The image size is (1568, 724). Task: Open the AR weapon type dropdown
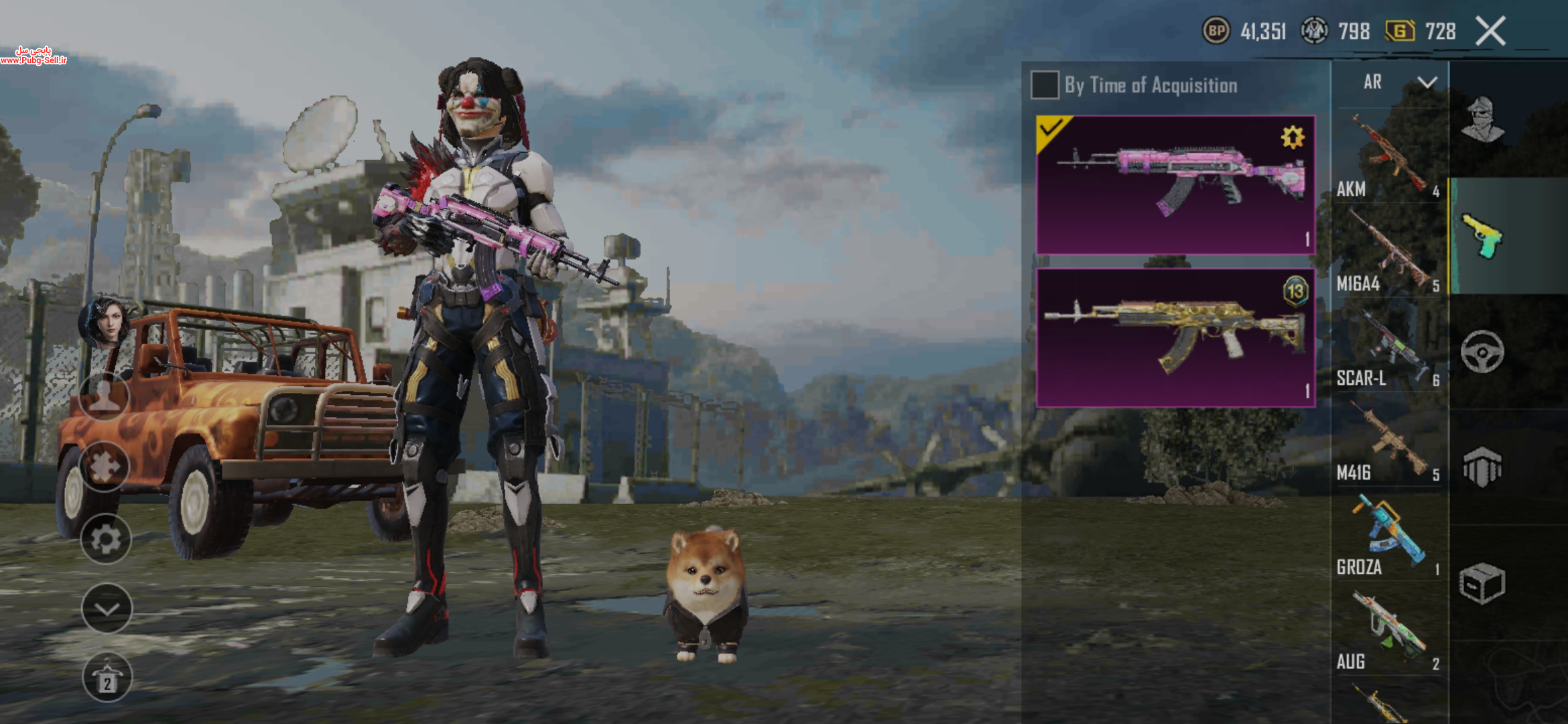tap(1398, 82)
